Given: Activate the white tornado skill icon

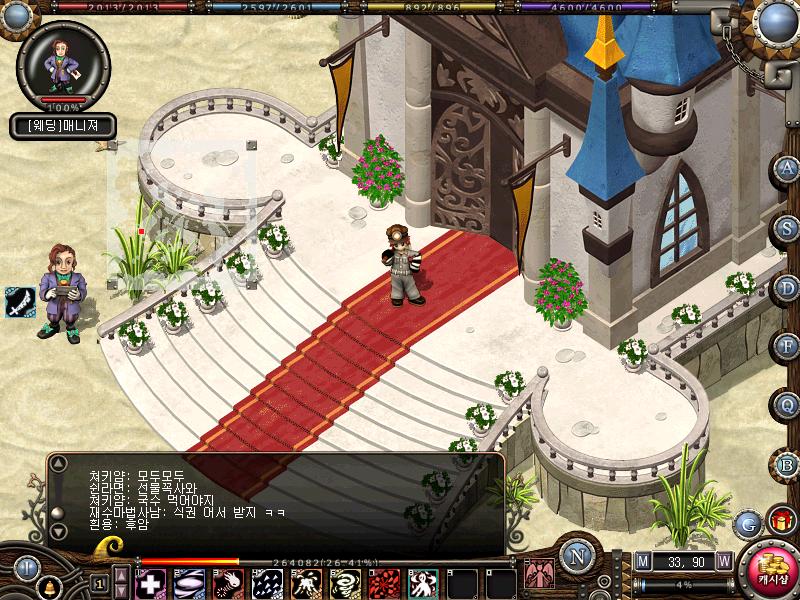Looking at the screenshot, I should click(343, 583).
